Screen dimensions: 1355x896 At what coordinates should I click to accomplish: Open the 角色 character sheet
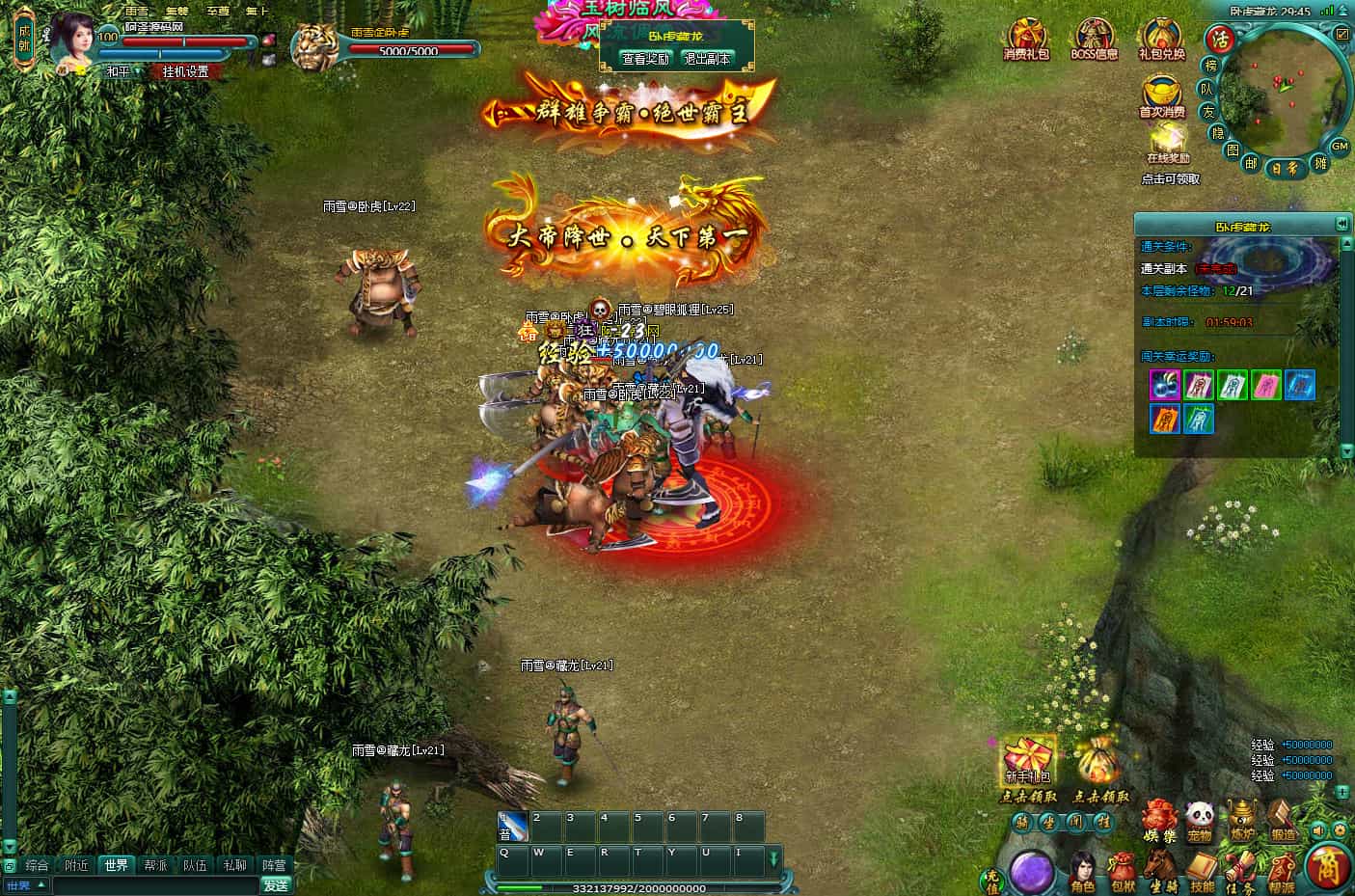pyautogui.click(x=1083, y=871)
